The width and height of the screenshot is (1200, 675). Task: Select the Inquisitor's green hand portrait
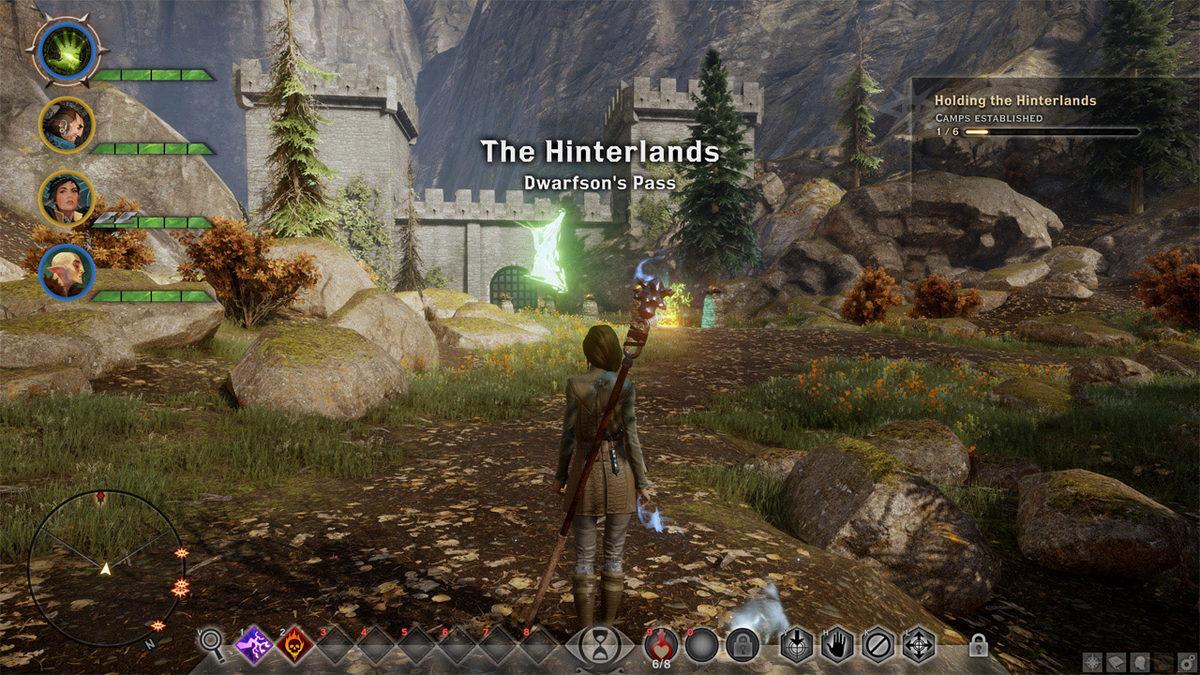coord(66,50)
